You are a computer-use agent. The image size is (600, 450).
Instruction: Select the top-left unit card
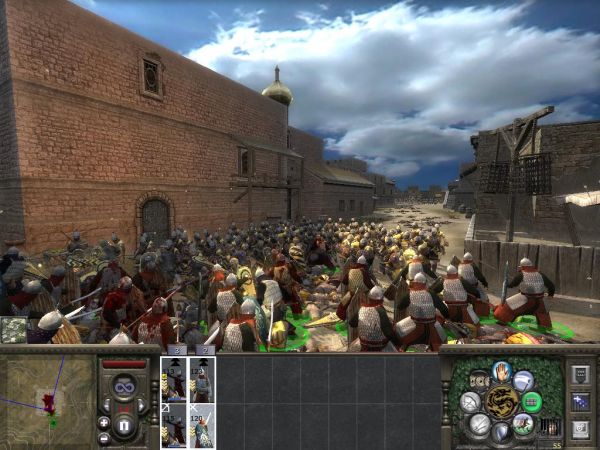pos(173,379)
